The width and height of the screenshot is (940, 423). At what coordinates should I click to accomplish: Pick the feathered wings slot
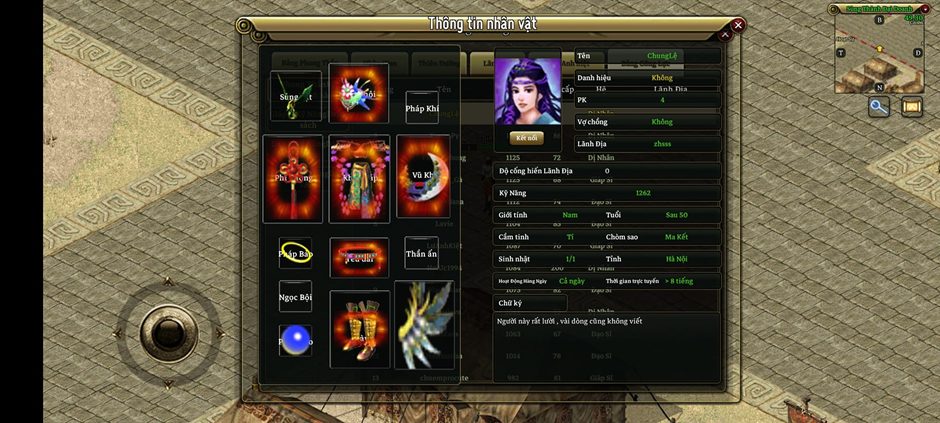(424, 324)
